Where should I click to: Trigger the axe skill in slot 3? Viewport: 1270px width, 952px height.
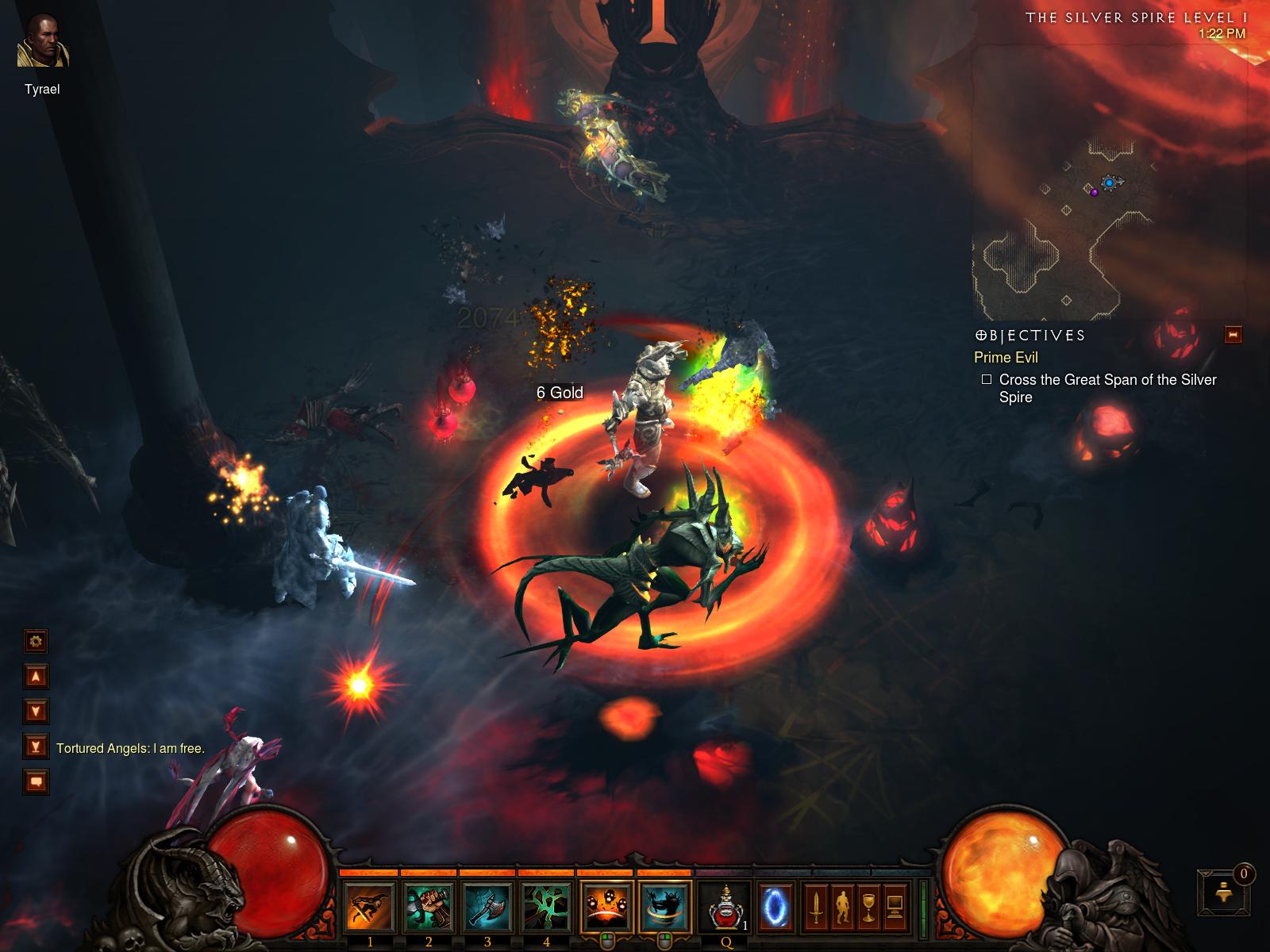pos(487,905)
